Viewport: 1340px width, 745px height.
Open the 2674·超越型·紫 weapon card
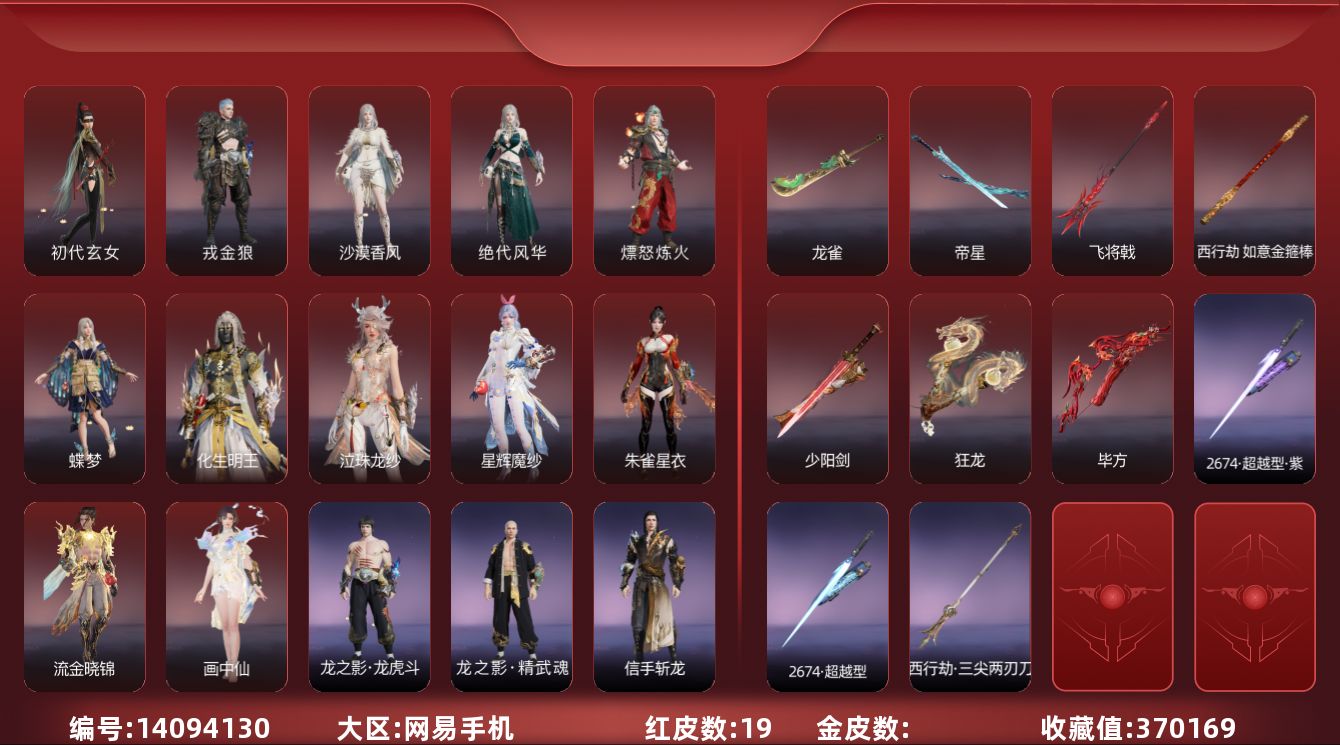click(1254, 388)
